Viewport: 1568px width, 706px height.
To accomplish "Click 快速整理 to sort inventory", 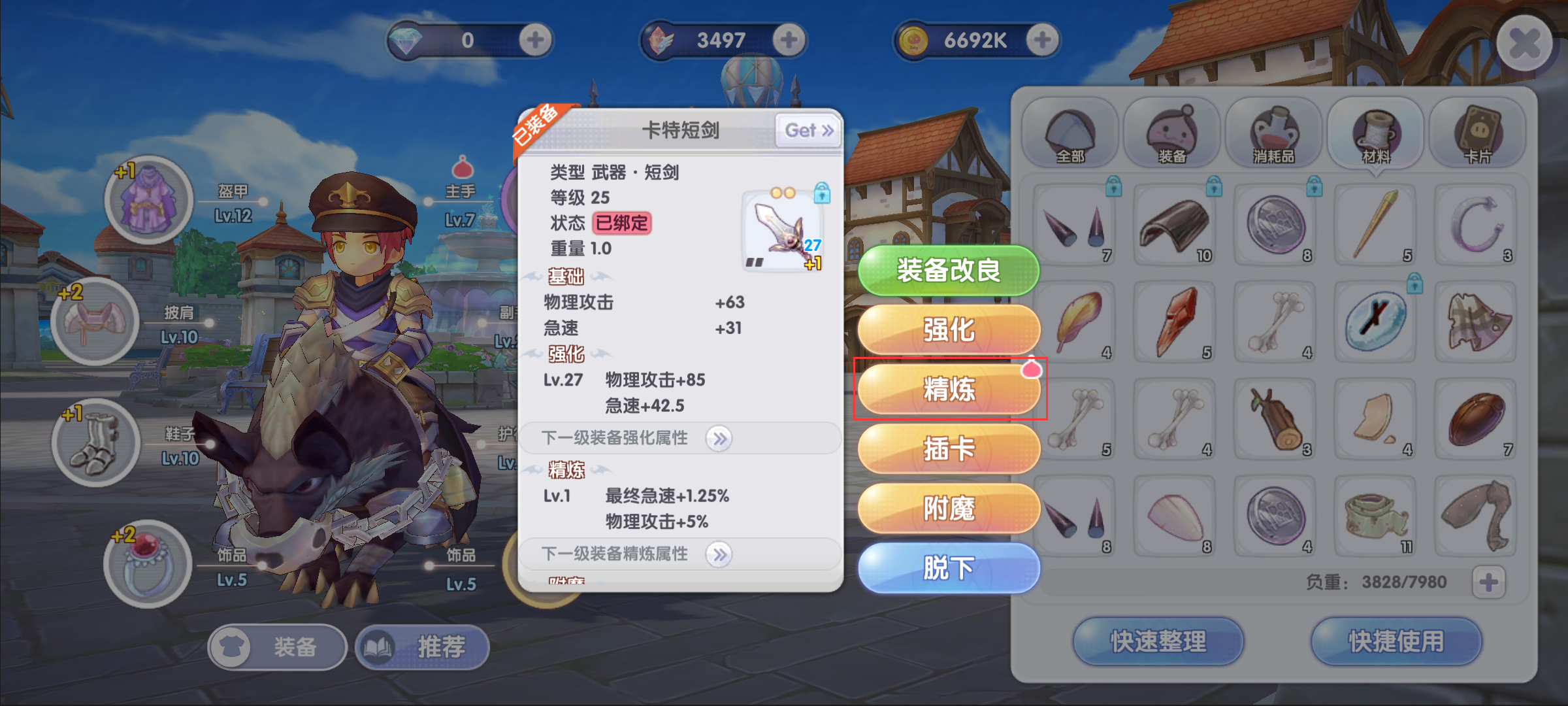I will tap(1157, 643).
